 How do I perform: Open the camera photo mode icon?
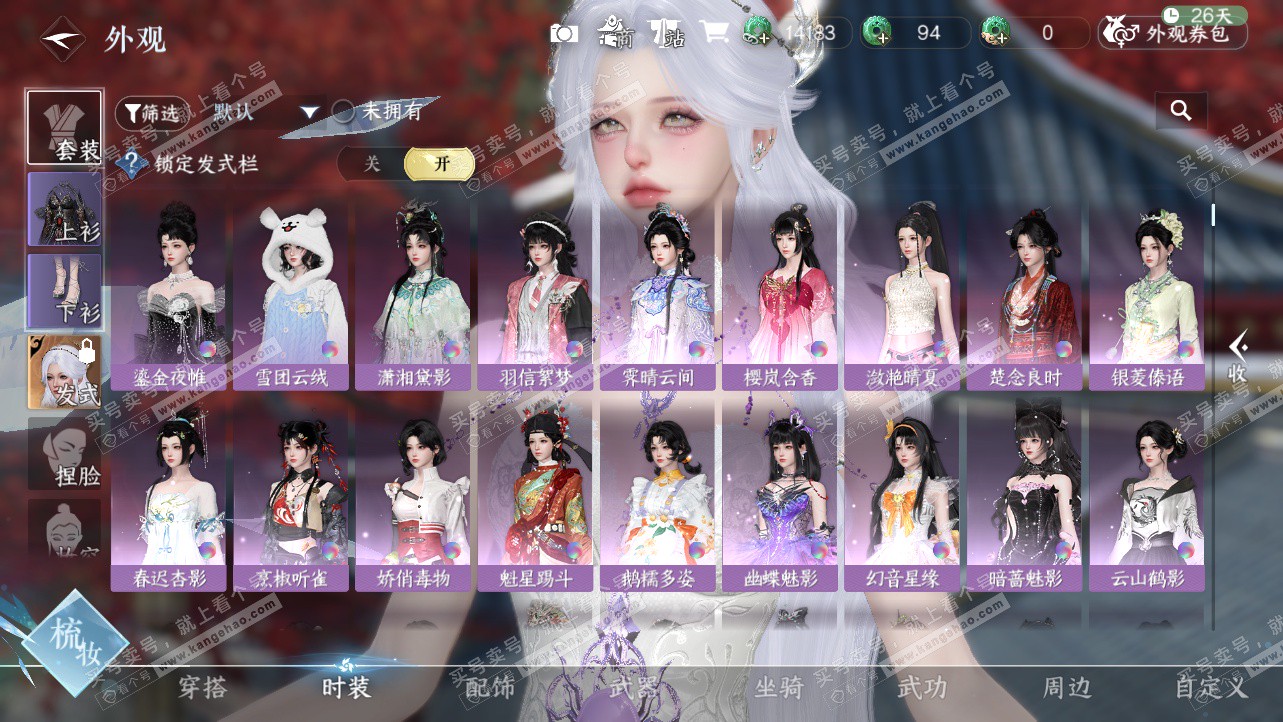click(x=564, y=33)
